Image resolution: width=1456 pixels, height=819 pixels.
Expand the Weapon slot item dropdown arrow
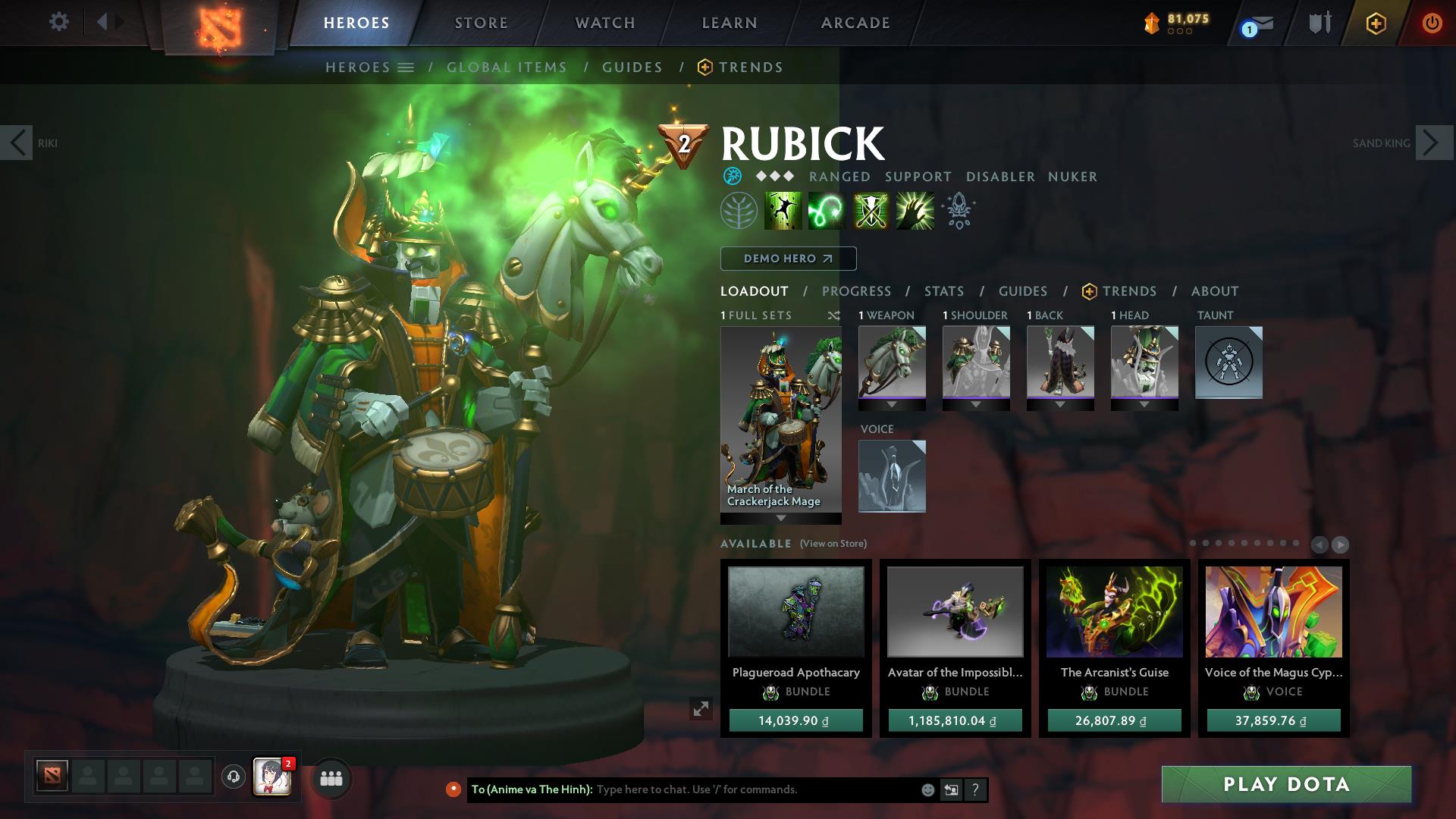[892, 406]
